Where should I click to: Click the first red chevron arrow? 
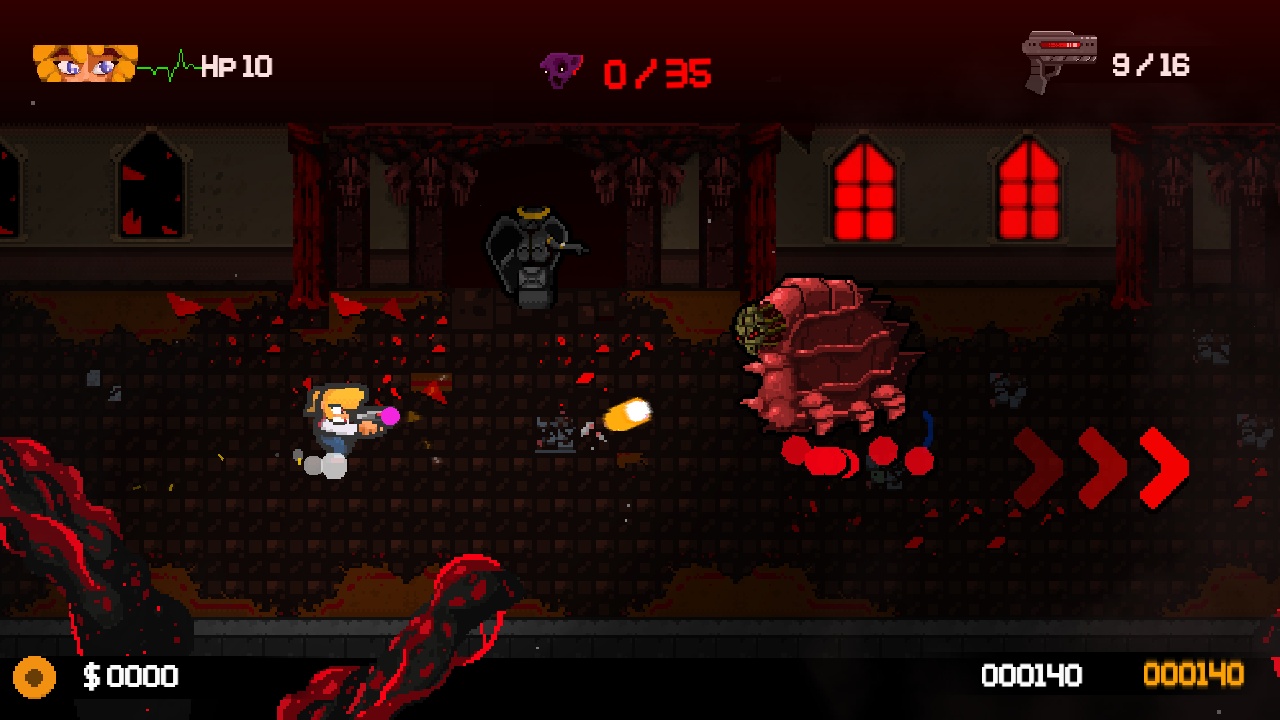coord(1037,468)
